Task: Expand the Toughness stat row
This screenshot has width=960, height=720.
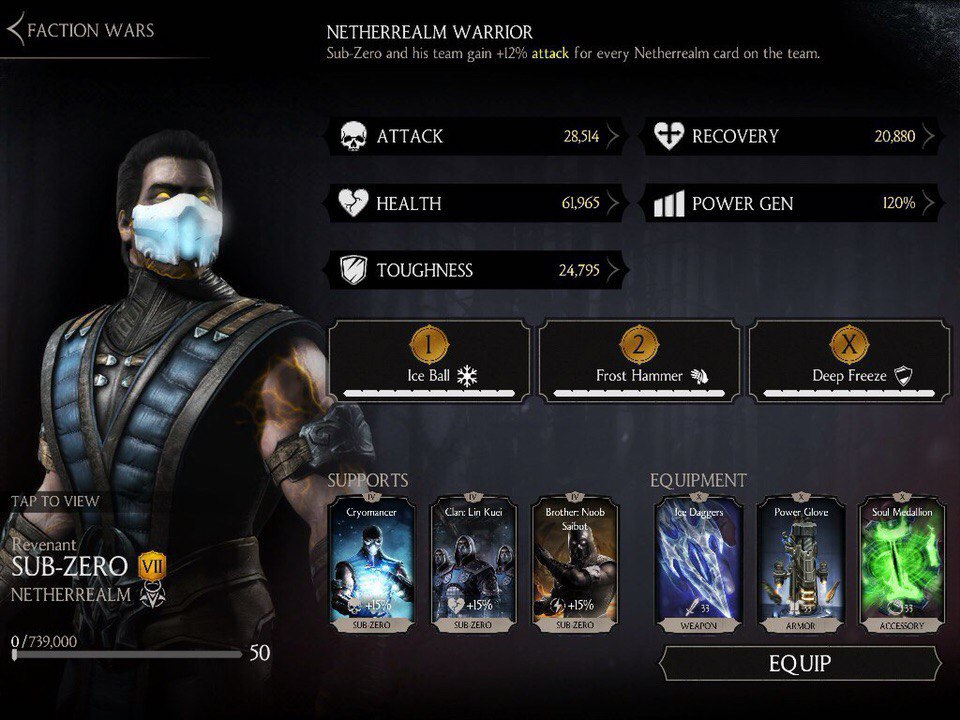Action: [476, 270]
